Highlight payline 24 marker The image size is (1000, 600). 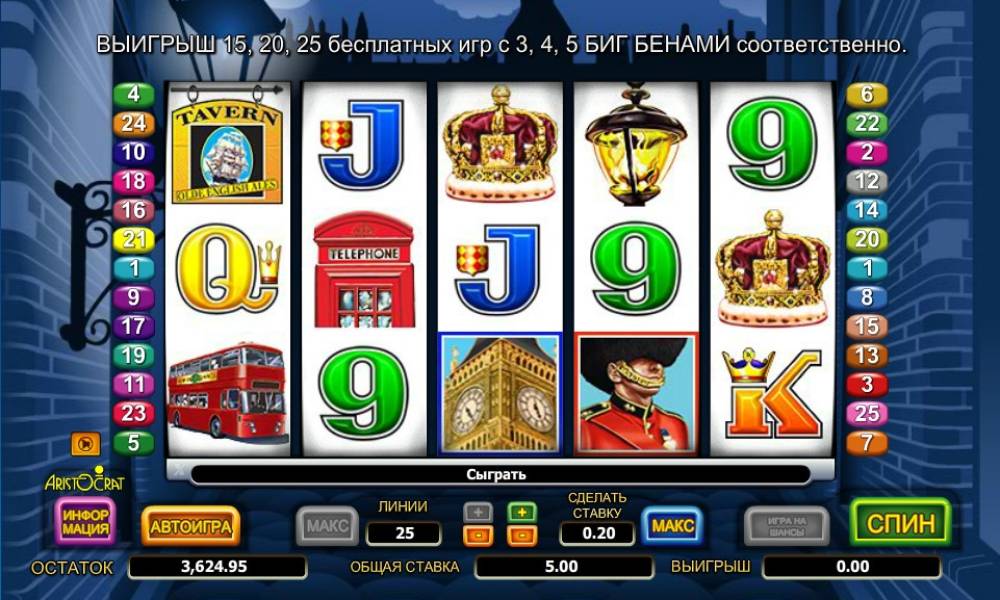[133, 124]
